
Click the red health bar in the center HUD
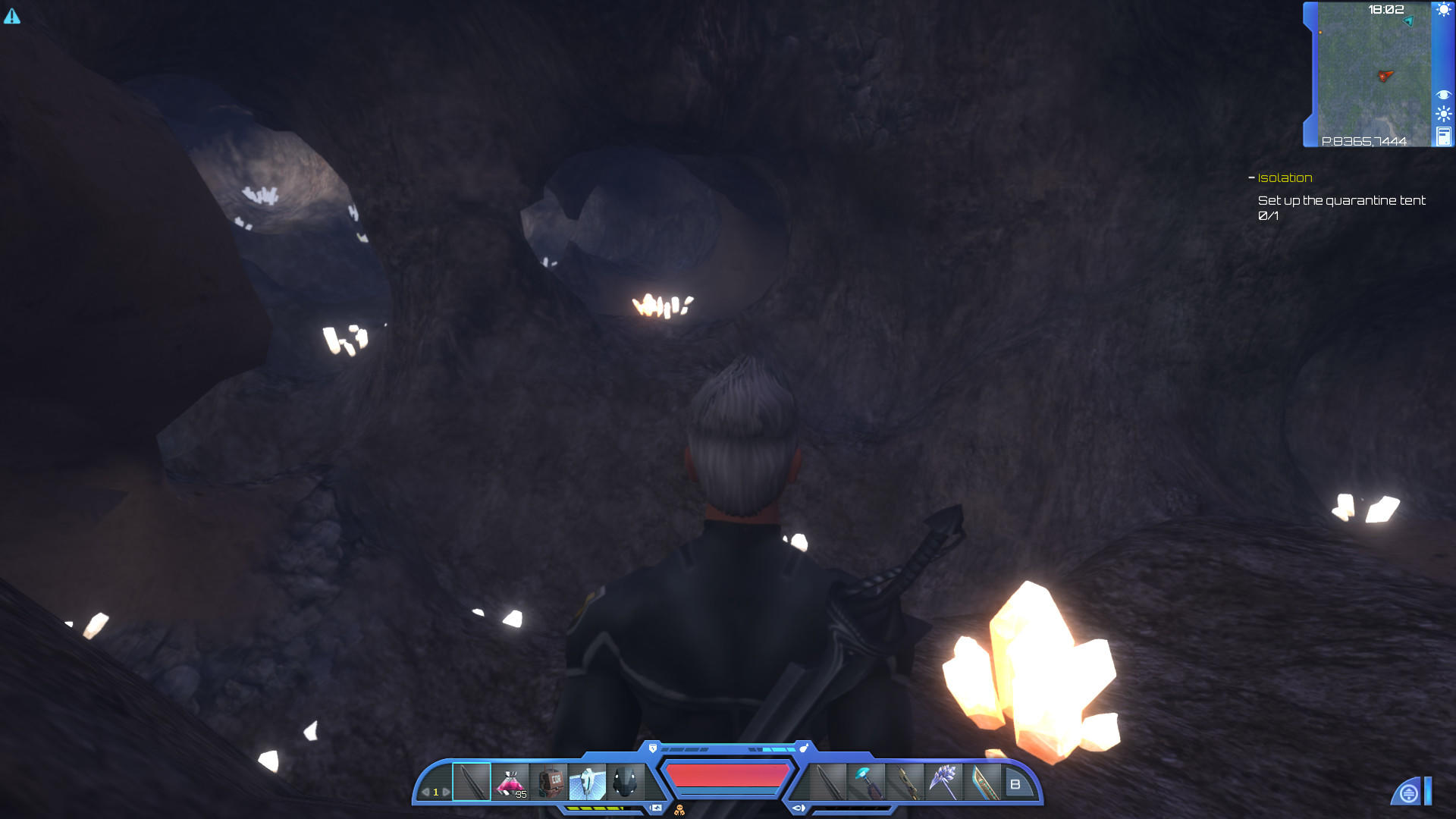pyautogui.click(x=728, y=776)
